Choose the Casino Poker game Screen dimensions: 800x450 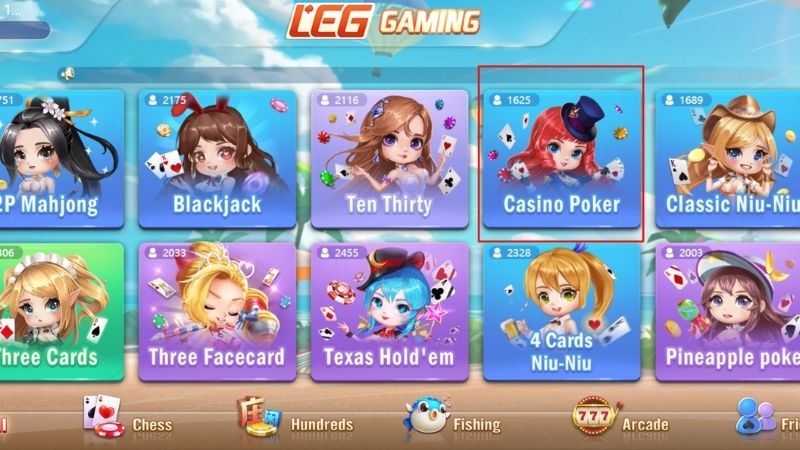click(x=561, y=160)
